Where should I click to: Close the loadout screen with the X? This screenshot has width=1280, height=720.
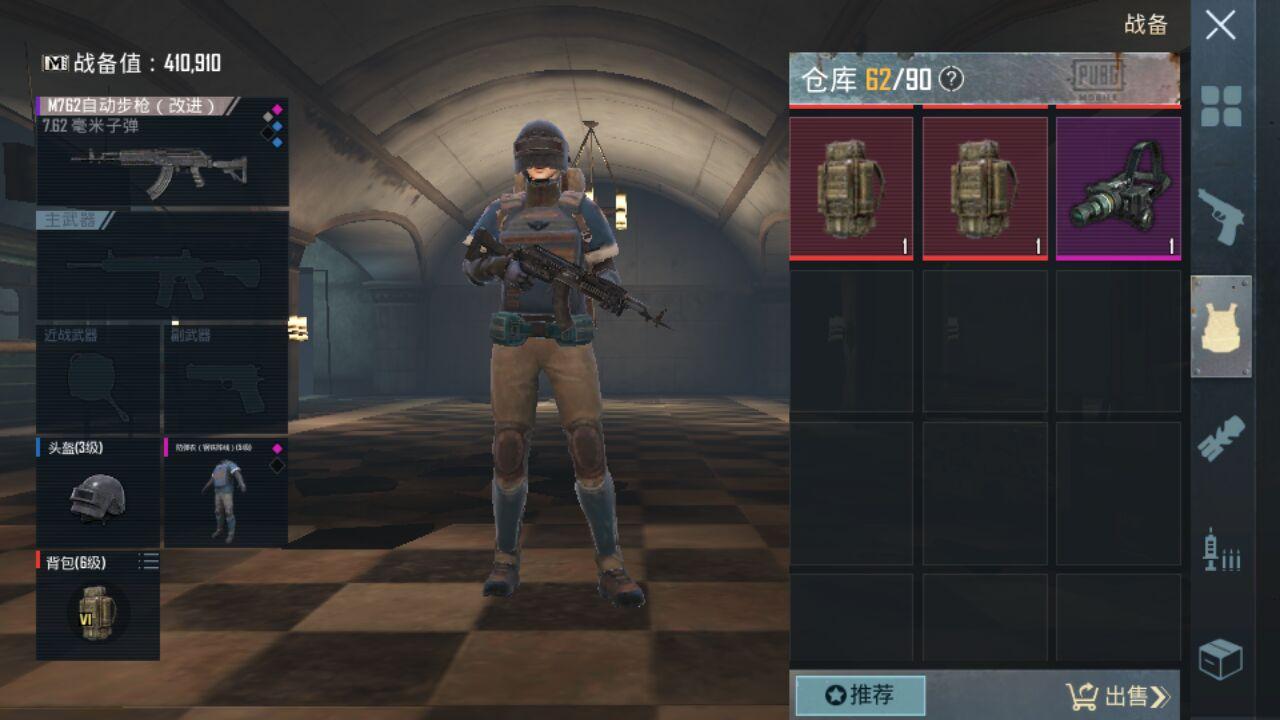[x=1220, y=26]
